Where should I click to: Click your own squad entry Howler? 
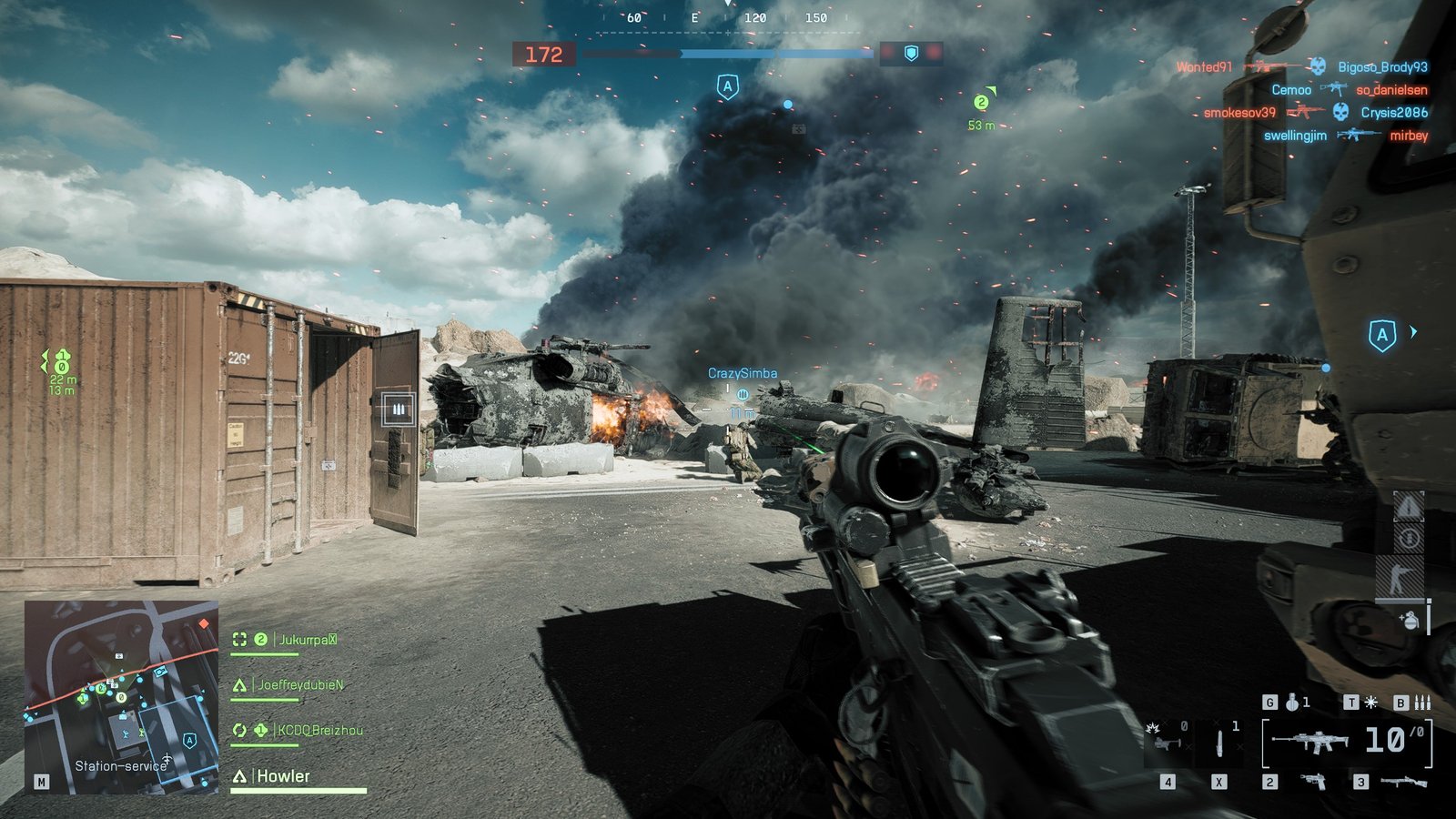[283, 776]
